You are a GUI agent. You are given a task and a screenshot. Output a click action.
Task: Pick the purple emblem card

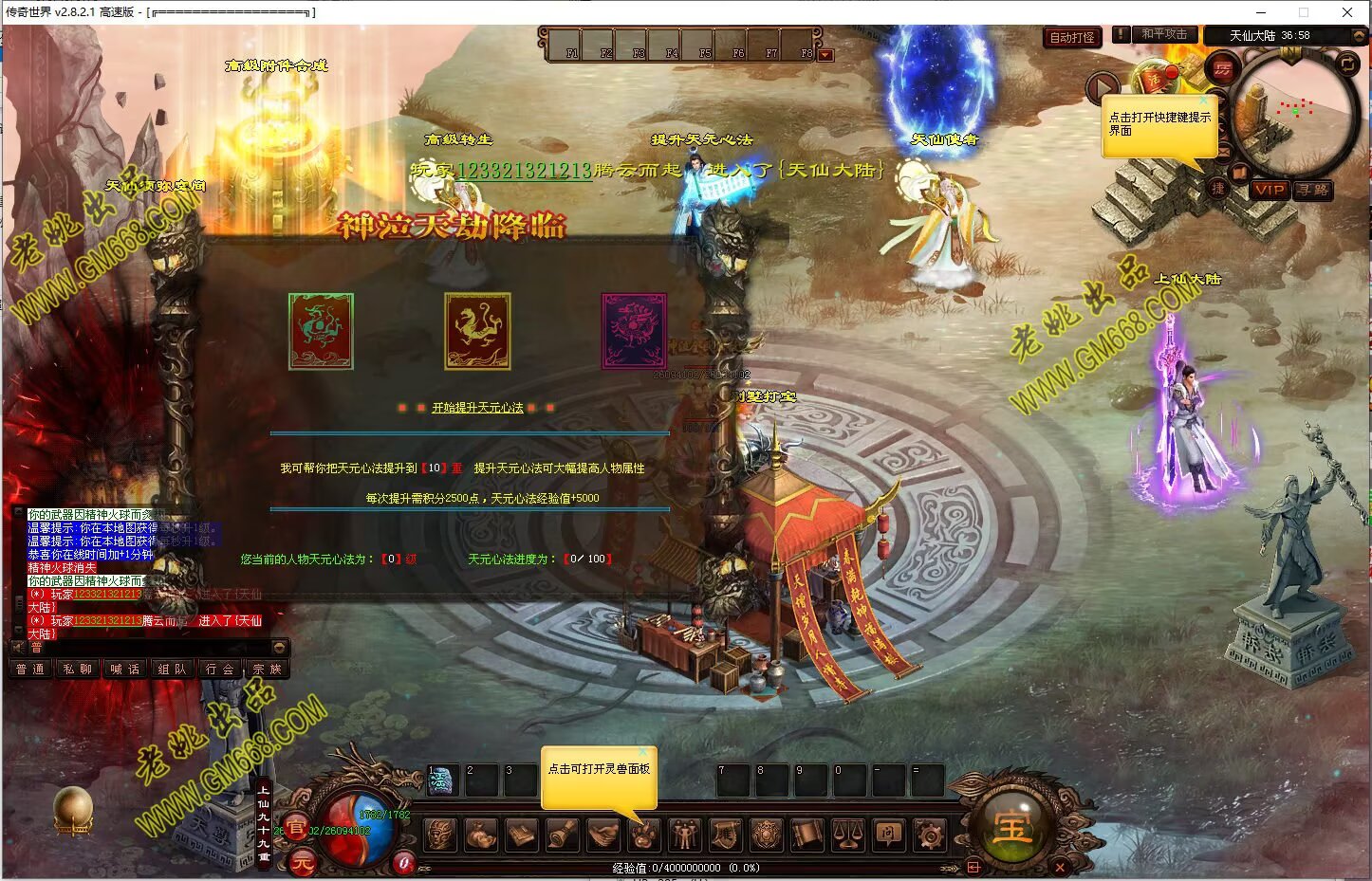coord(634,331)
